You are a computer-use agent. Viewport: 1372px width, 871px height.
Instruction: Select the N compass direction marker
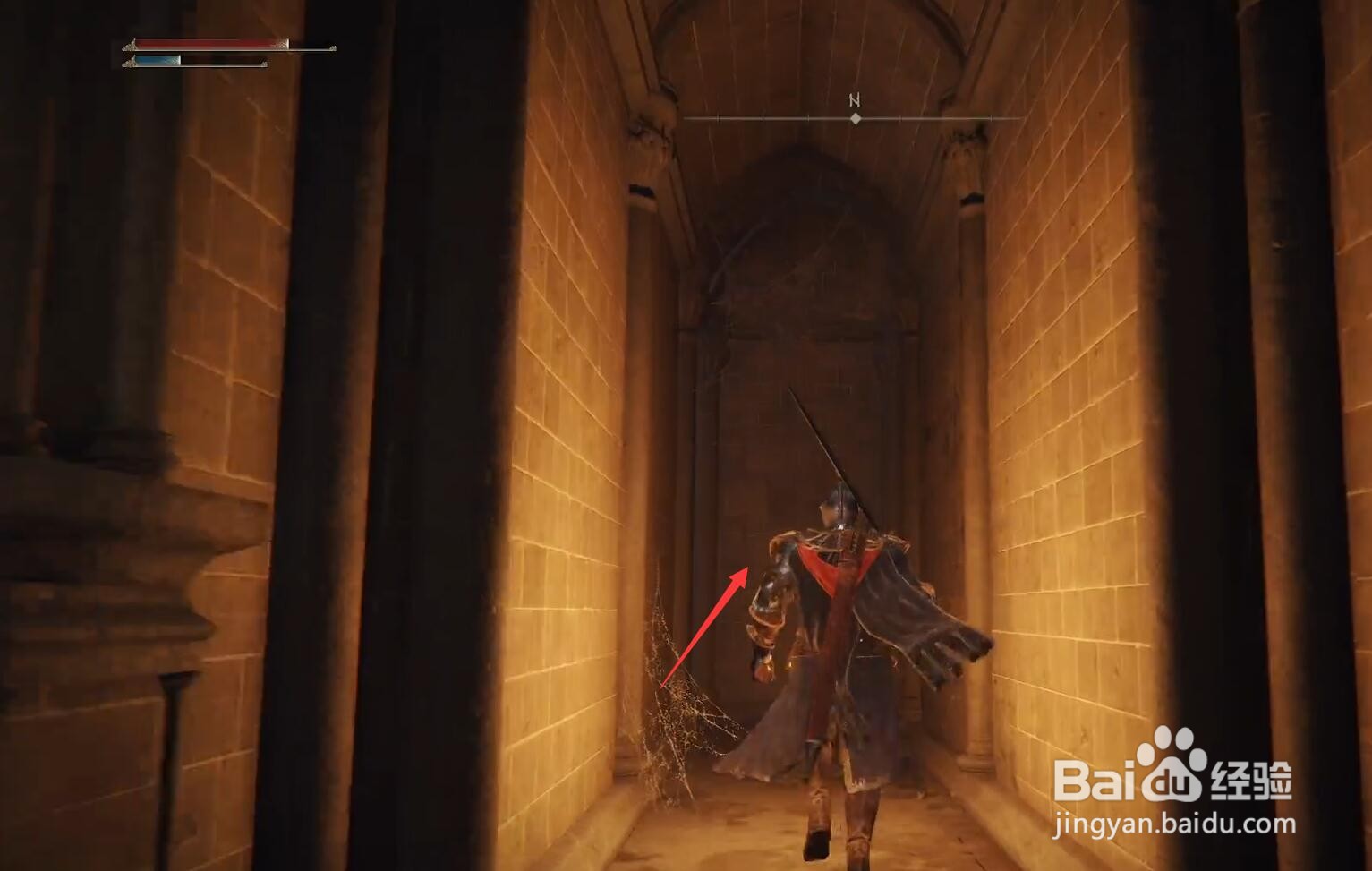(x=853, y=98)
